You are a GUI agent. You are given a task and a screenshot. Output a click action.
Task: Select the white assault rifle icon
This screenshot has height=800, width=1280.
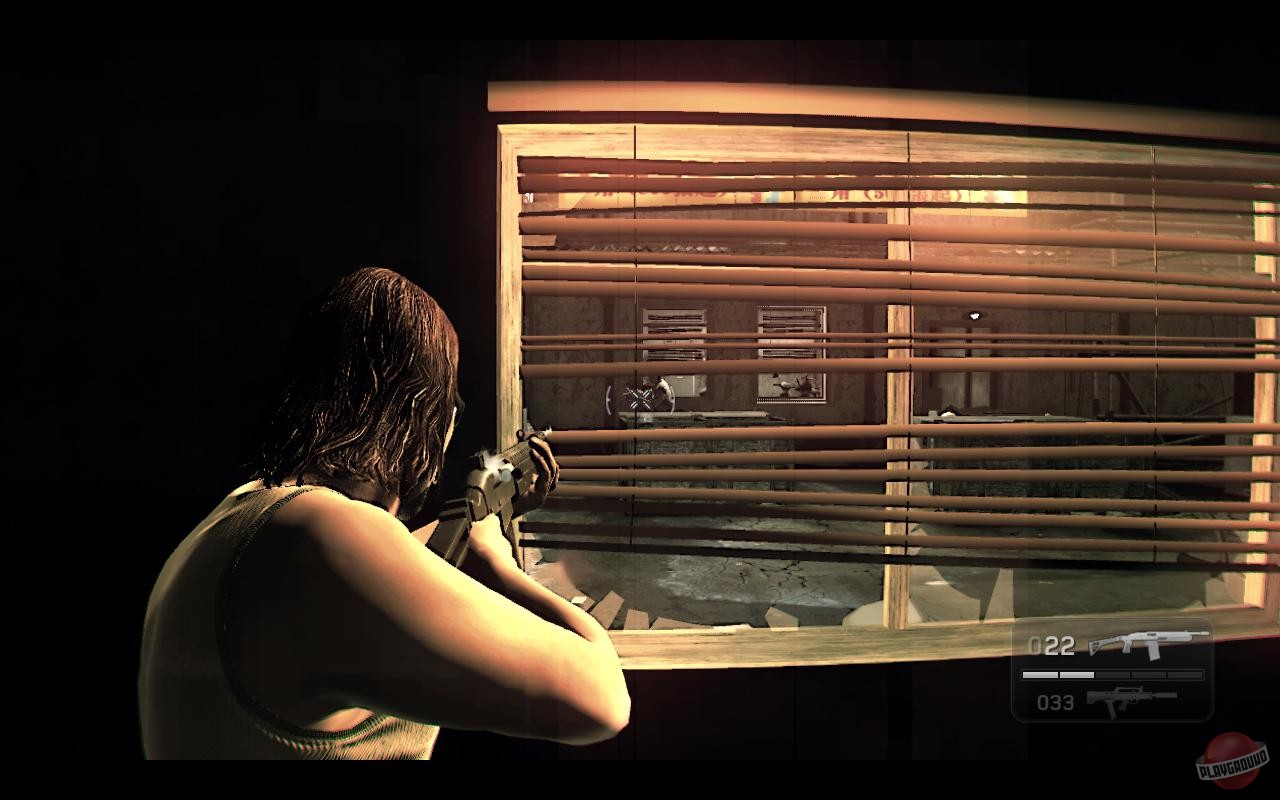tap(1150, 644)
